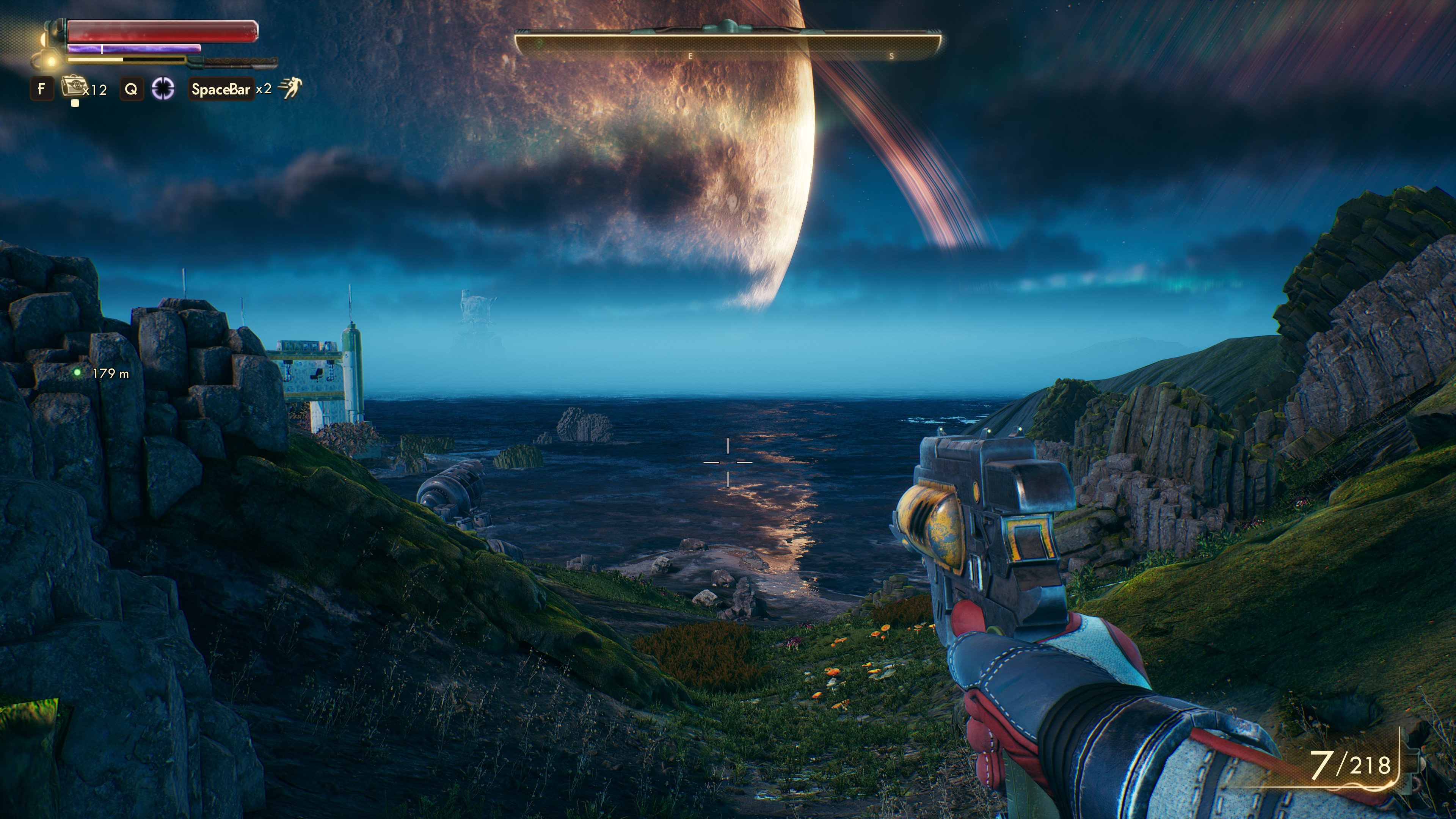The height and width of the screenshot is (819, 1456).
Task: Select the green 179 m waypoint marker
Action: (x=77, y=372)
